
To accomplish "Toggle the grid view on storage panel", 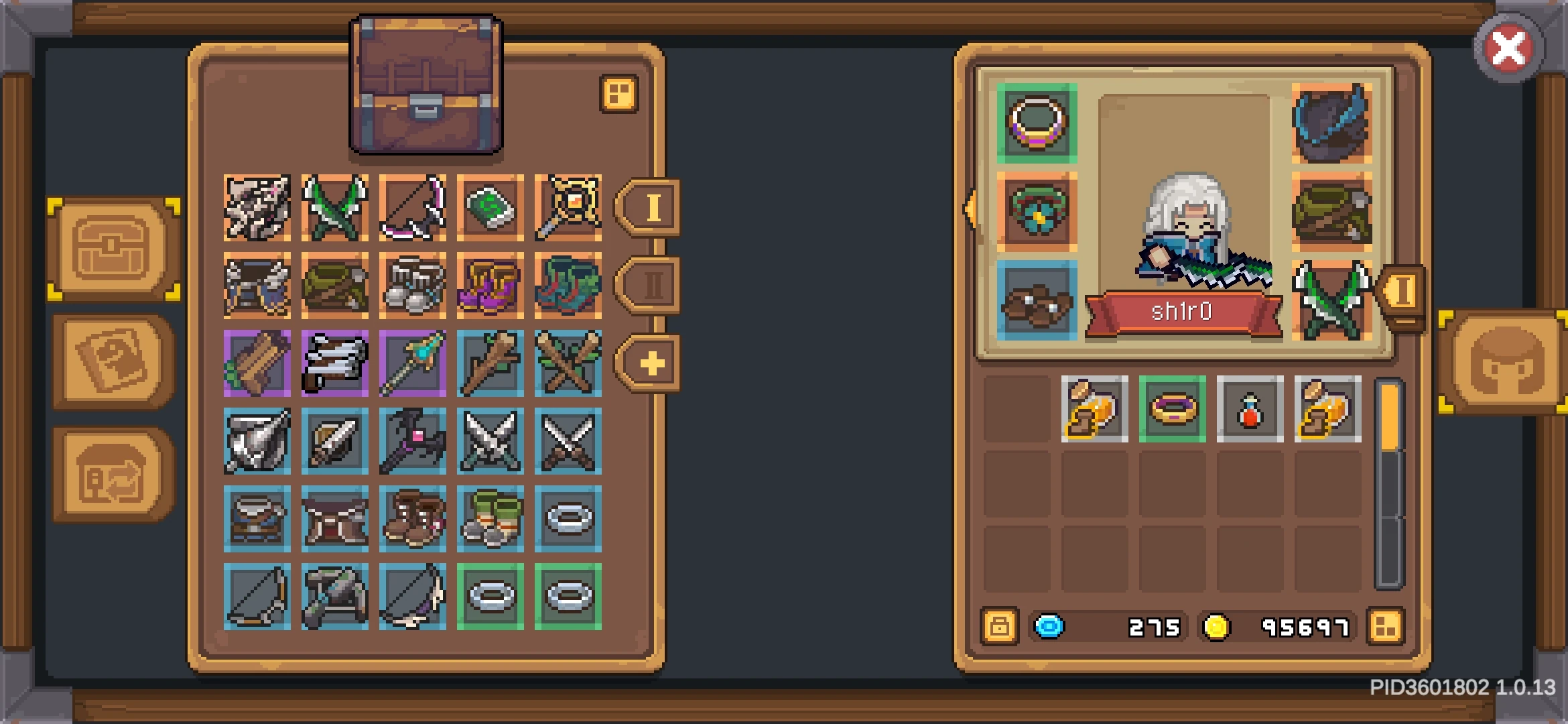I will 619,94.
